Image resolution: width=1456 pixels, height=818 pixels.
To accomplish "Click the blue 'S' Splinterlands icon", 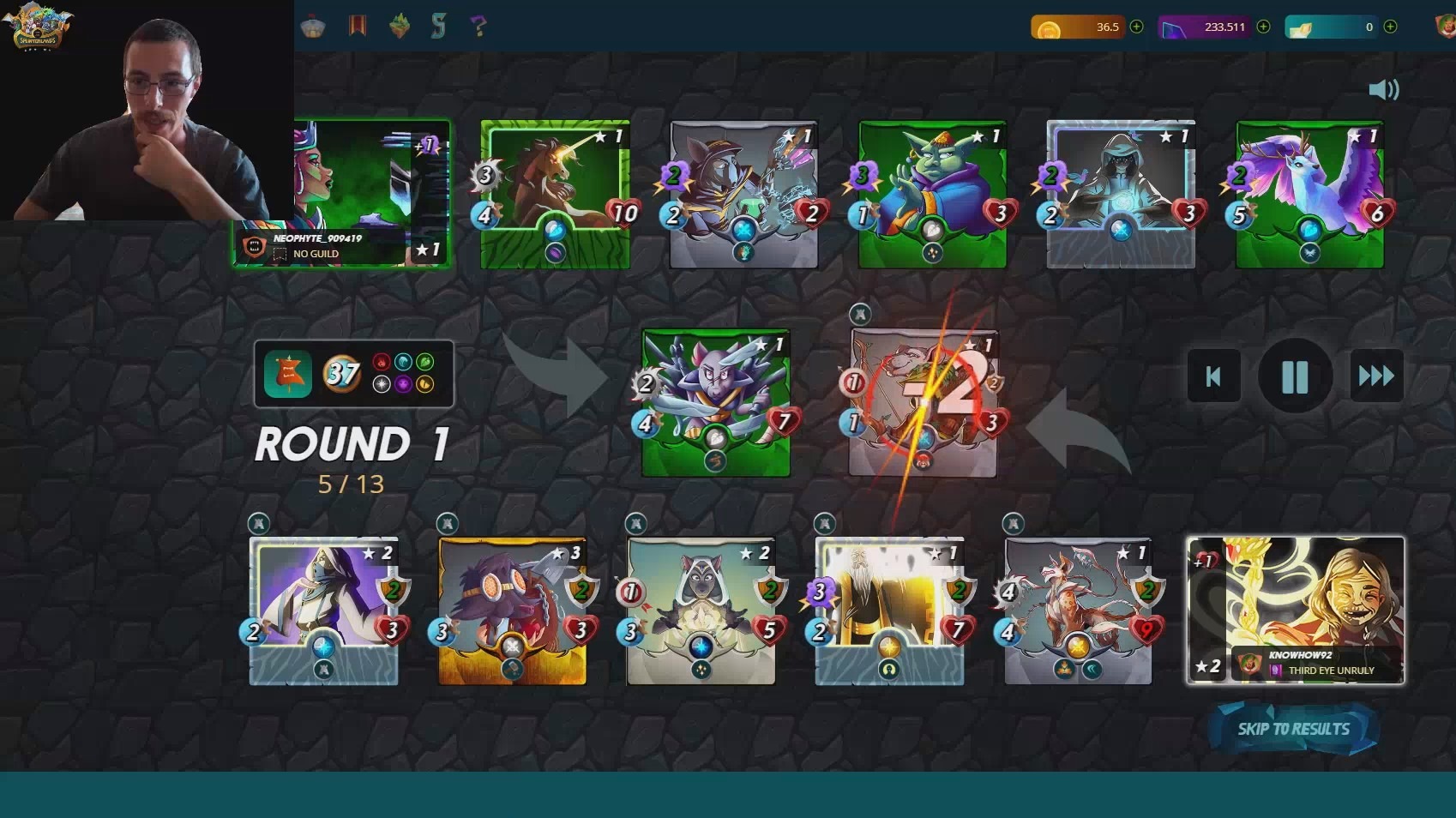I will coord(439,26).
